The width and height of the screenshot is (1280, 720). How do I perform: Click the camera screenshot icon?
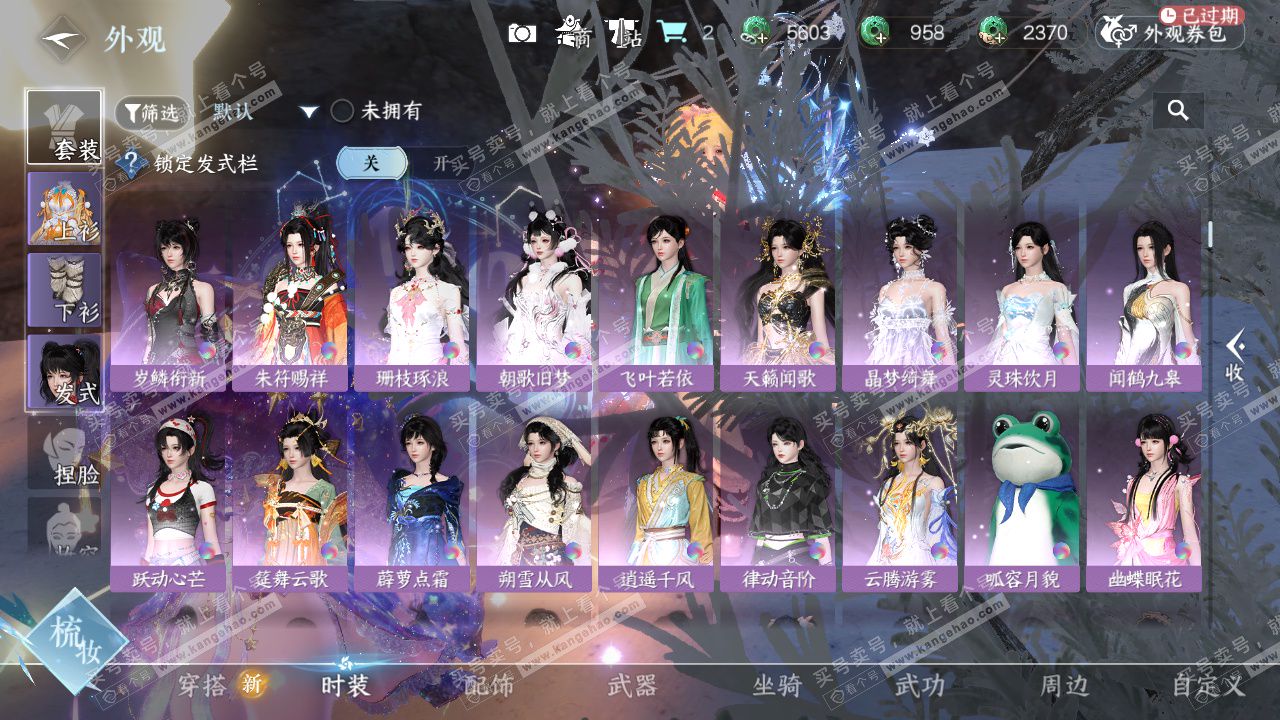[x=522, y=33]
